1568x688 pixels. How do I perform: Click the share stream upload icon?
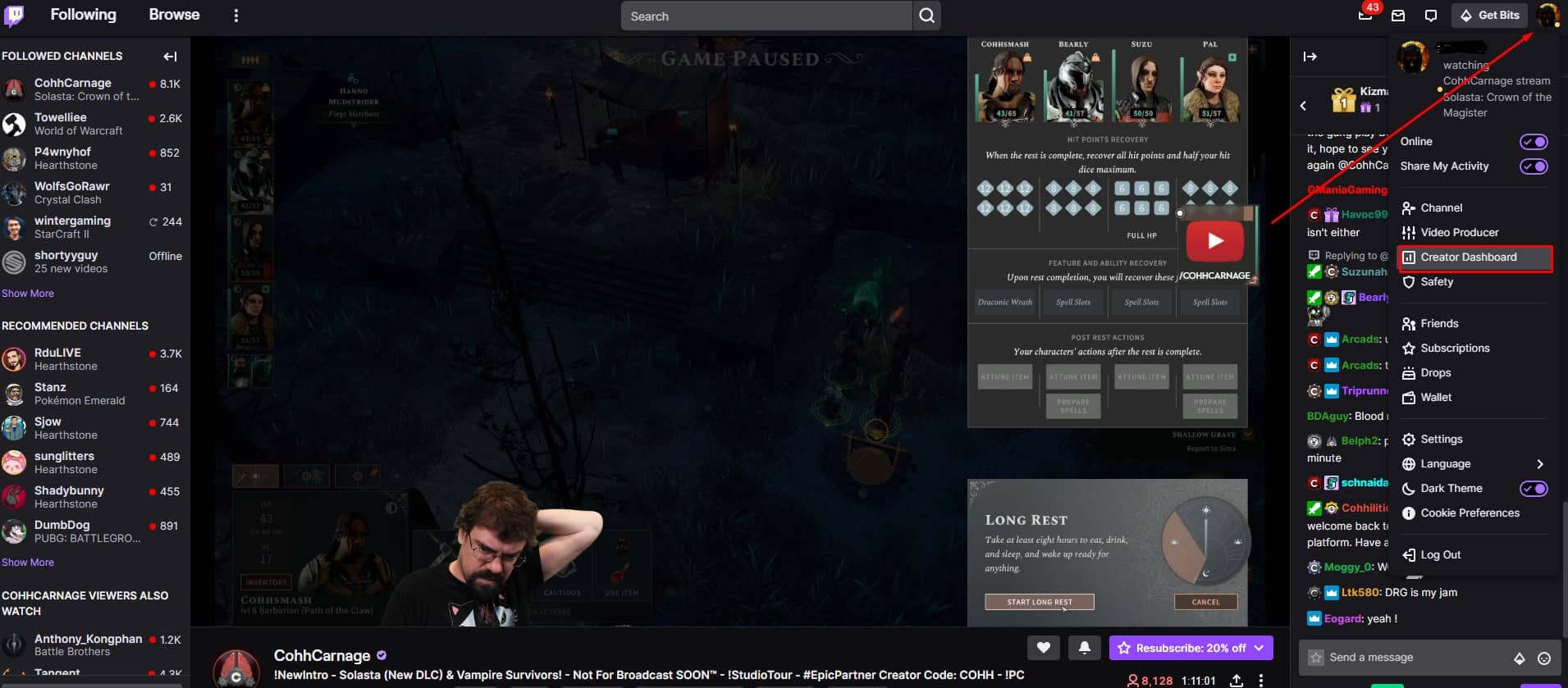(1234, 680)
